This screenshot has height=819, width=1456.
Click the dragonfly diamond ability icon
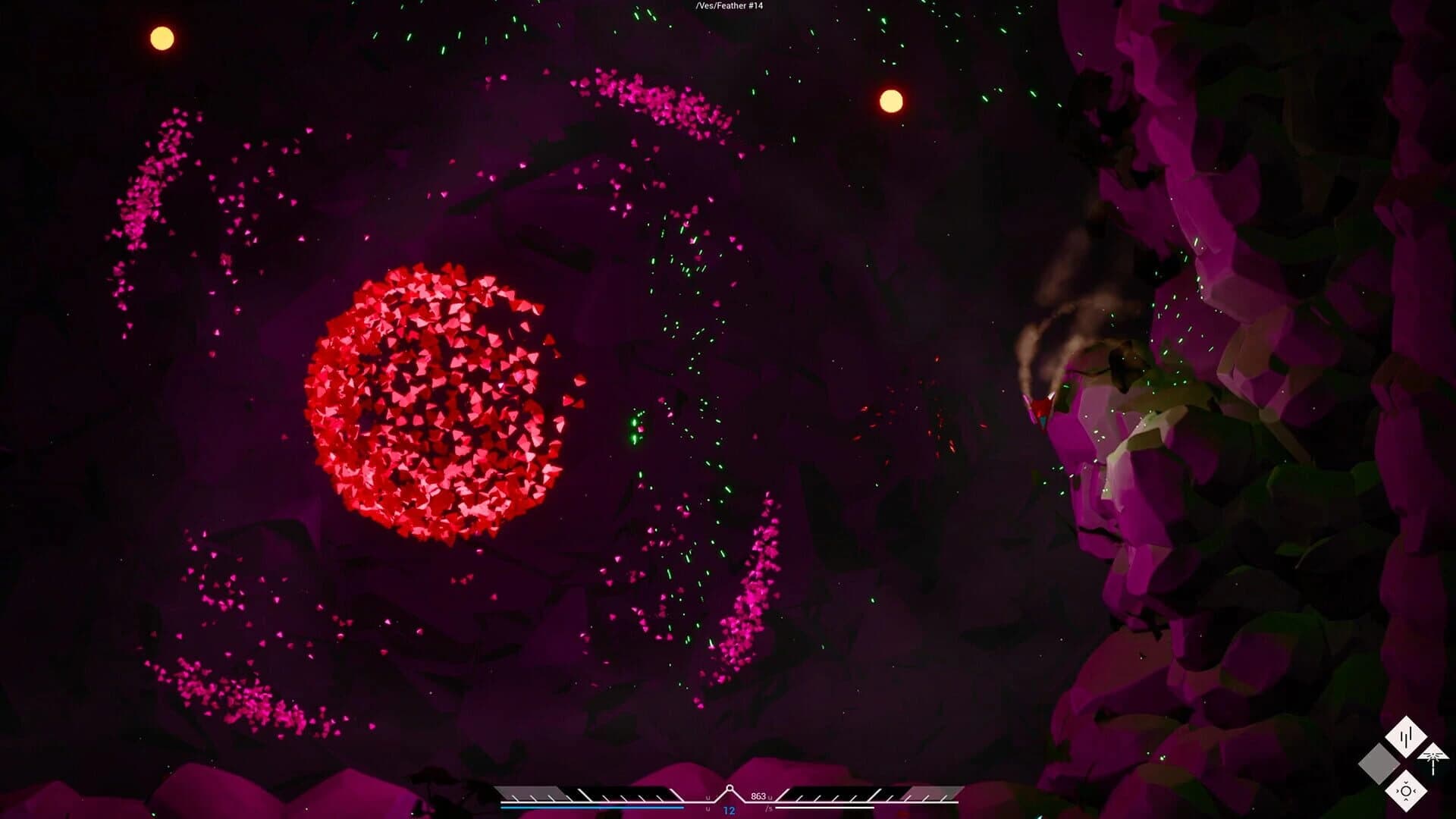[1432, 758]
